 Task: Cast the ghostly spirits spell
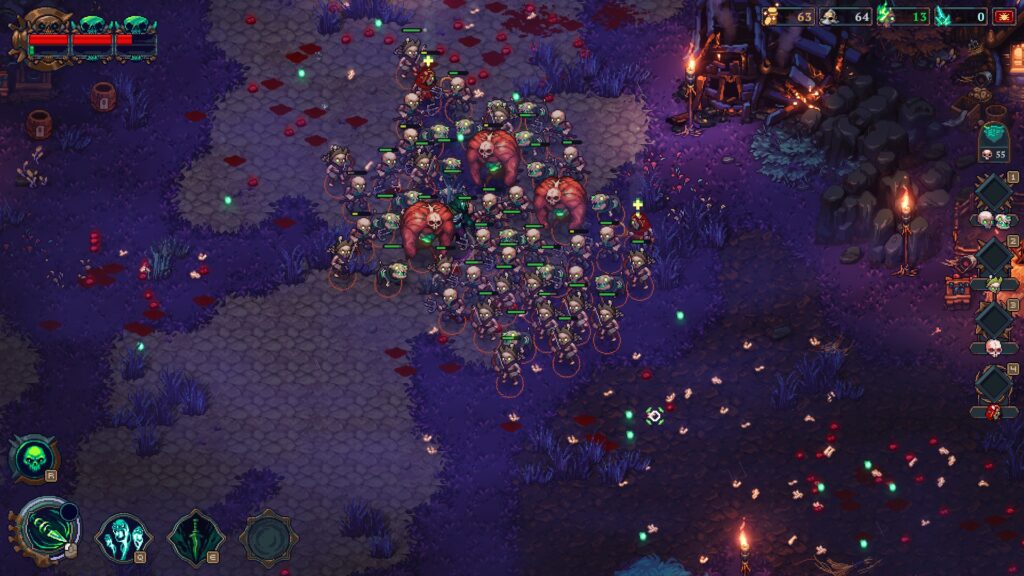123,538
